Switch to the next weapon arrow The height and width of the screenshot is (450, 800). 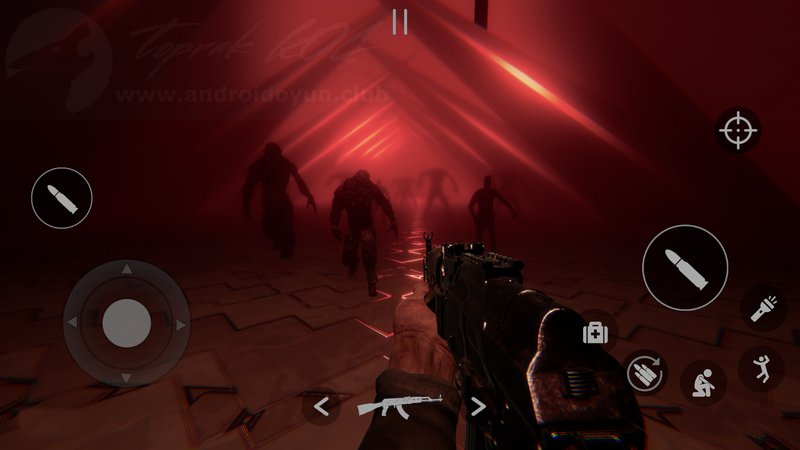(478, 406)
